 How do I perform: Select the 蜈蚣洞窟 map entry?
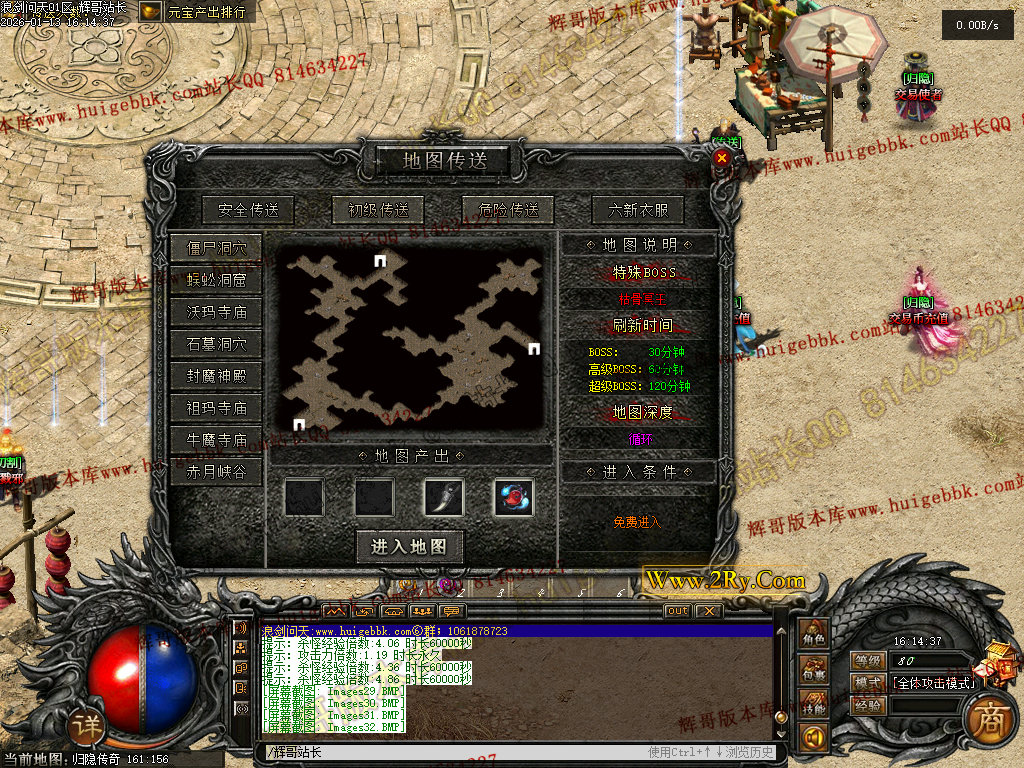(x=216, y=280)
